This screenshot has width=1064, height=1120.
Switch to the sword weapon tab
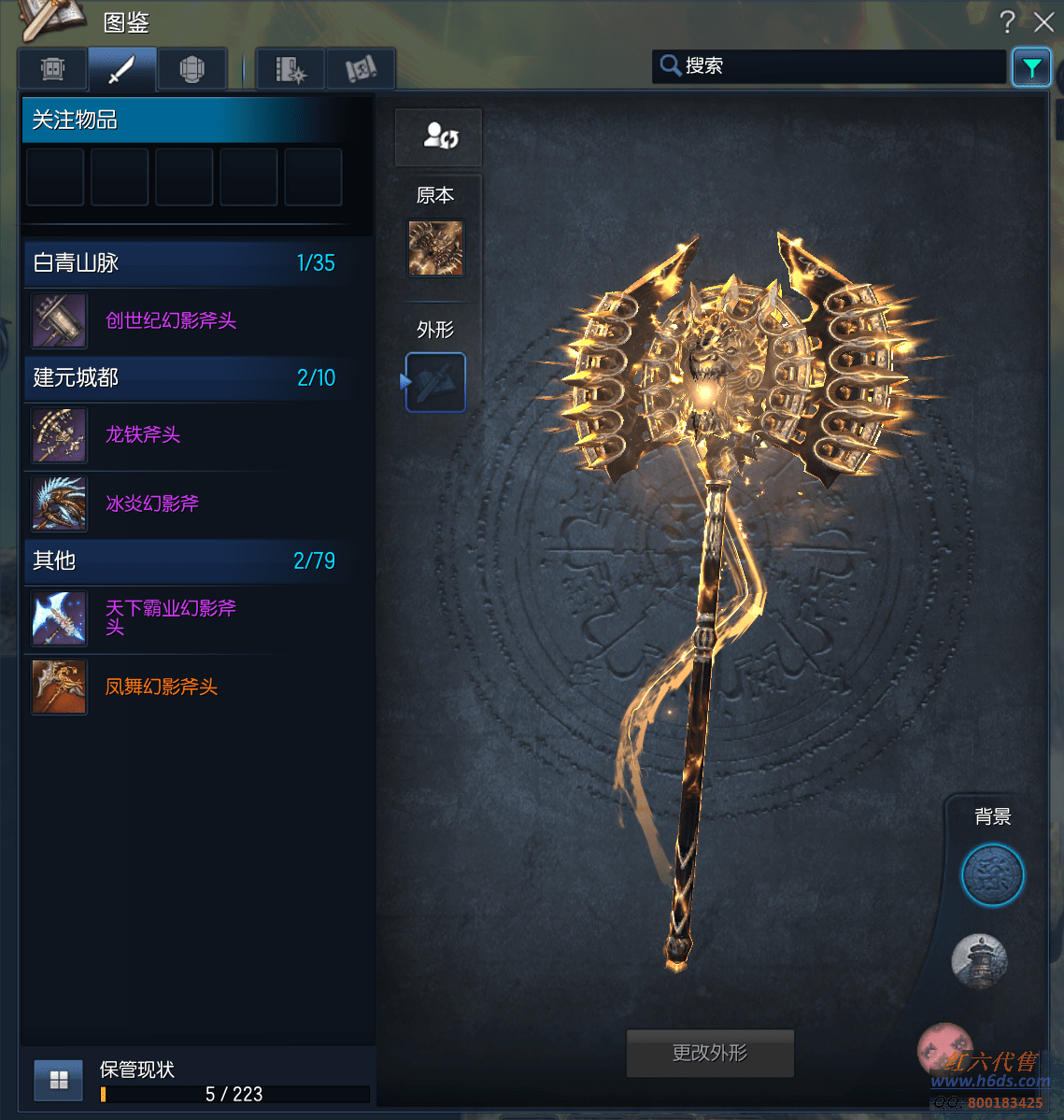[x=121, y=69]
